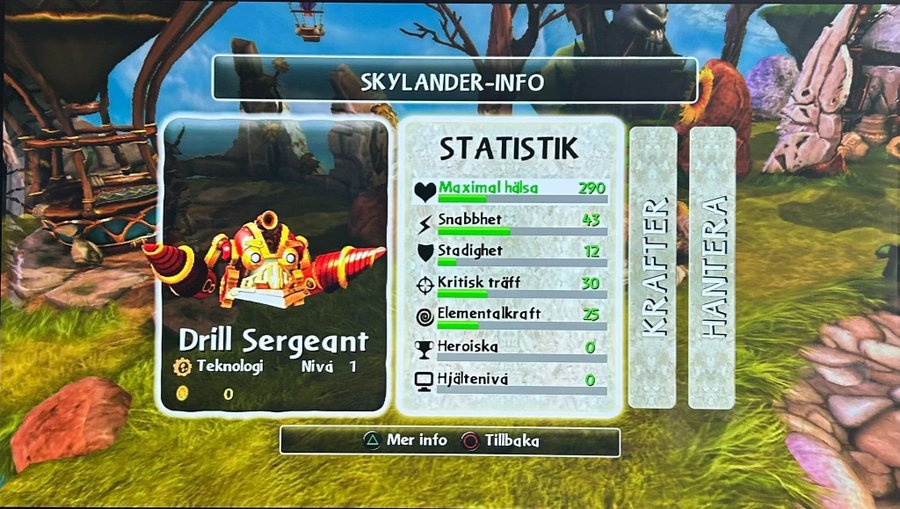The image size is (900, 509).
Task: Select the Maximal hälsa stat row
Action: (510, 190)
